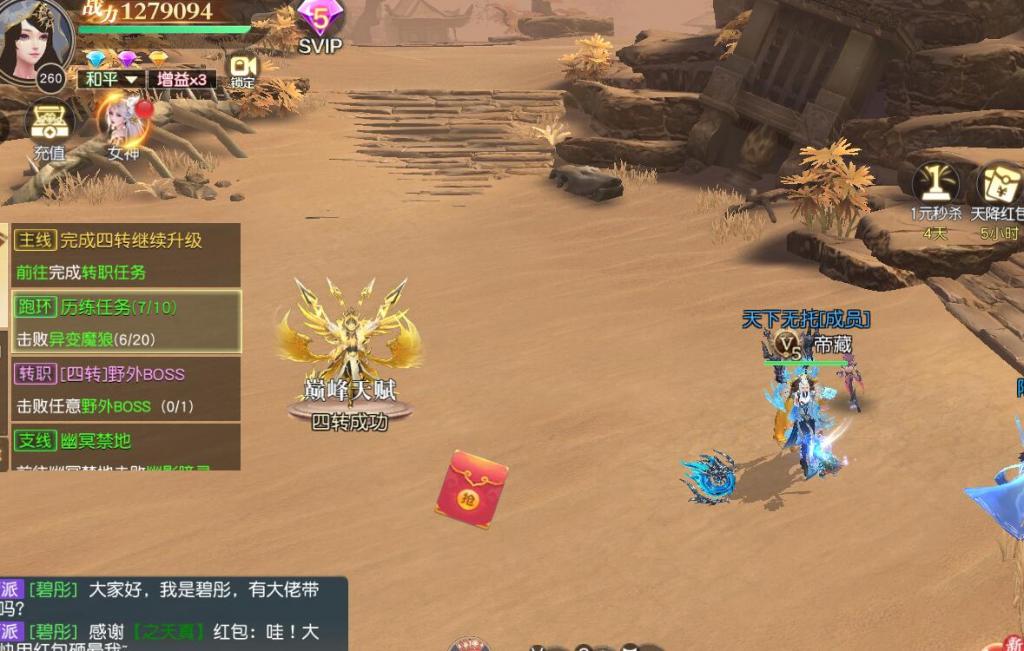Viewport: 1024px width, 651px height.
Task: Show the 增益×3 buff list
Action: (x=181, y=80)
